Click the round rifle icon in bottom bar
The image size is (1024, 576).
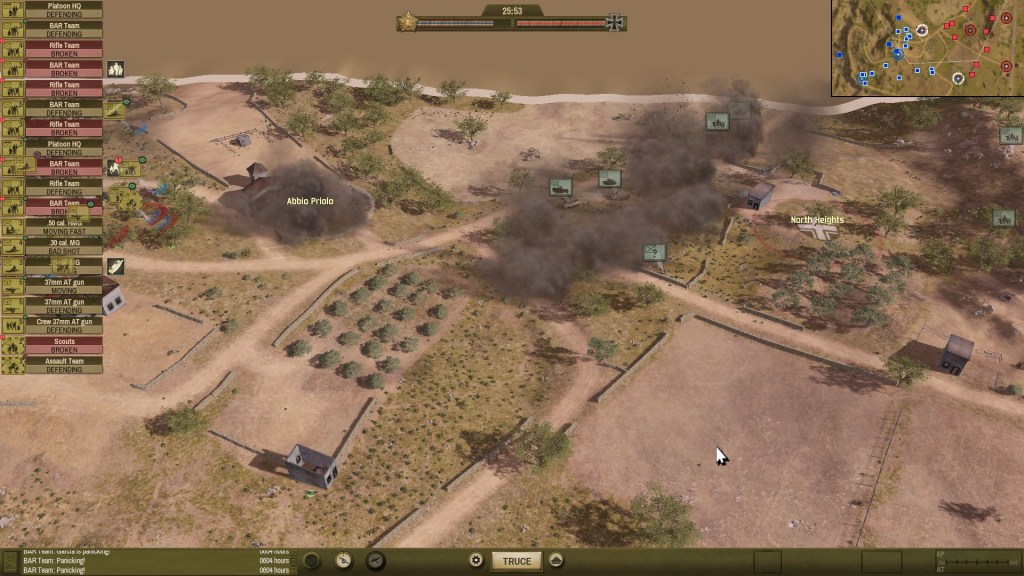[x=376, y=561]
